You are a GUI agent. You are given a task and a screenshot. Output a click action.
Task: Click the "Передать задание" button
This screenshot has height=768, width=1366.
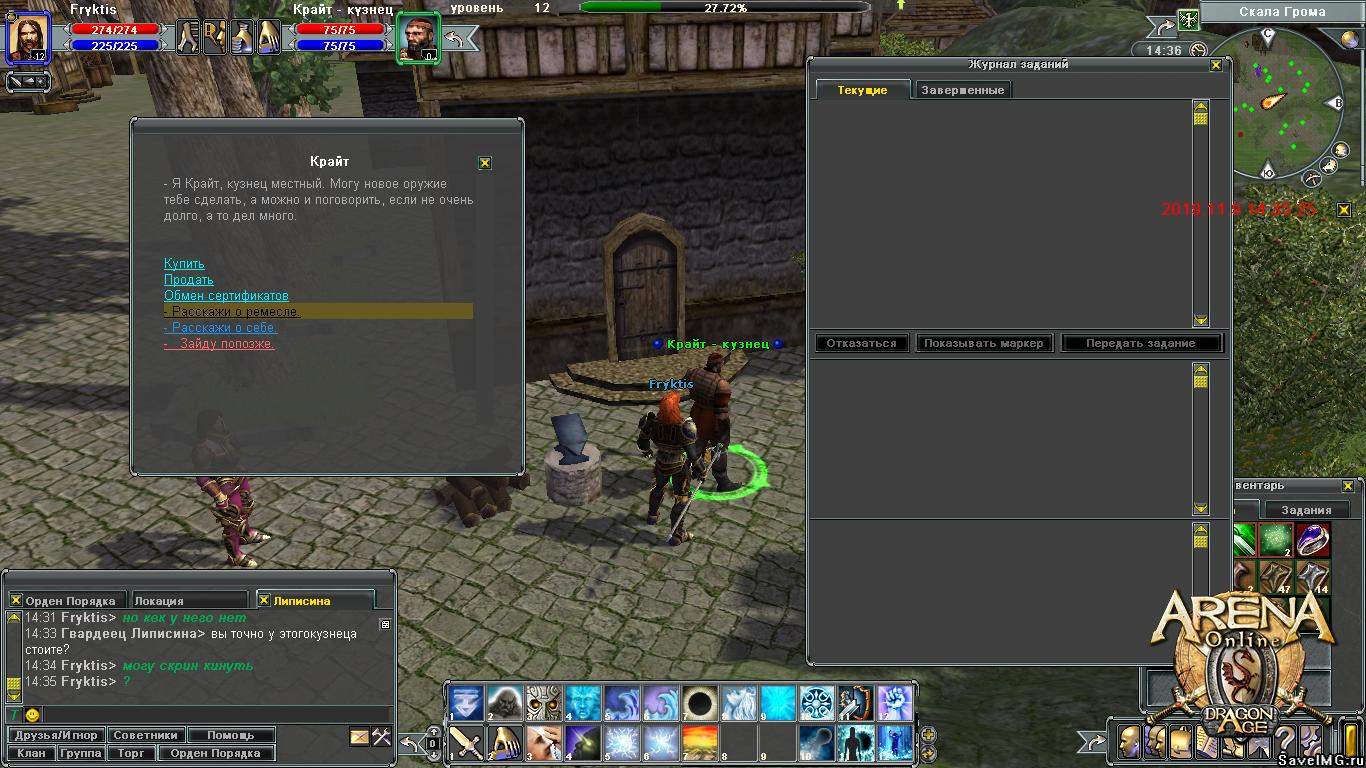[1141, 343]
